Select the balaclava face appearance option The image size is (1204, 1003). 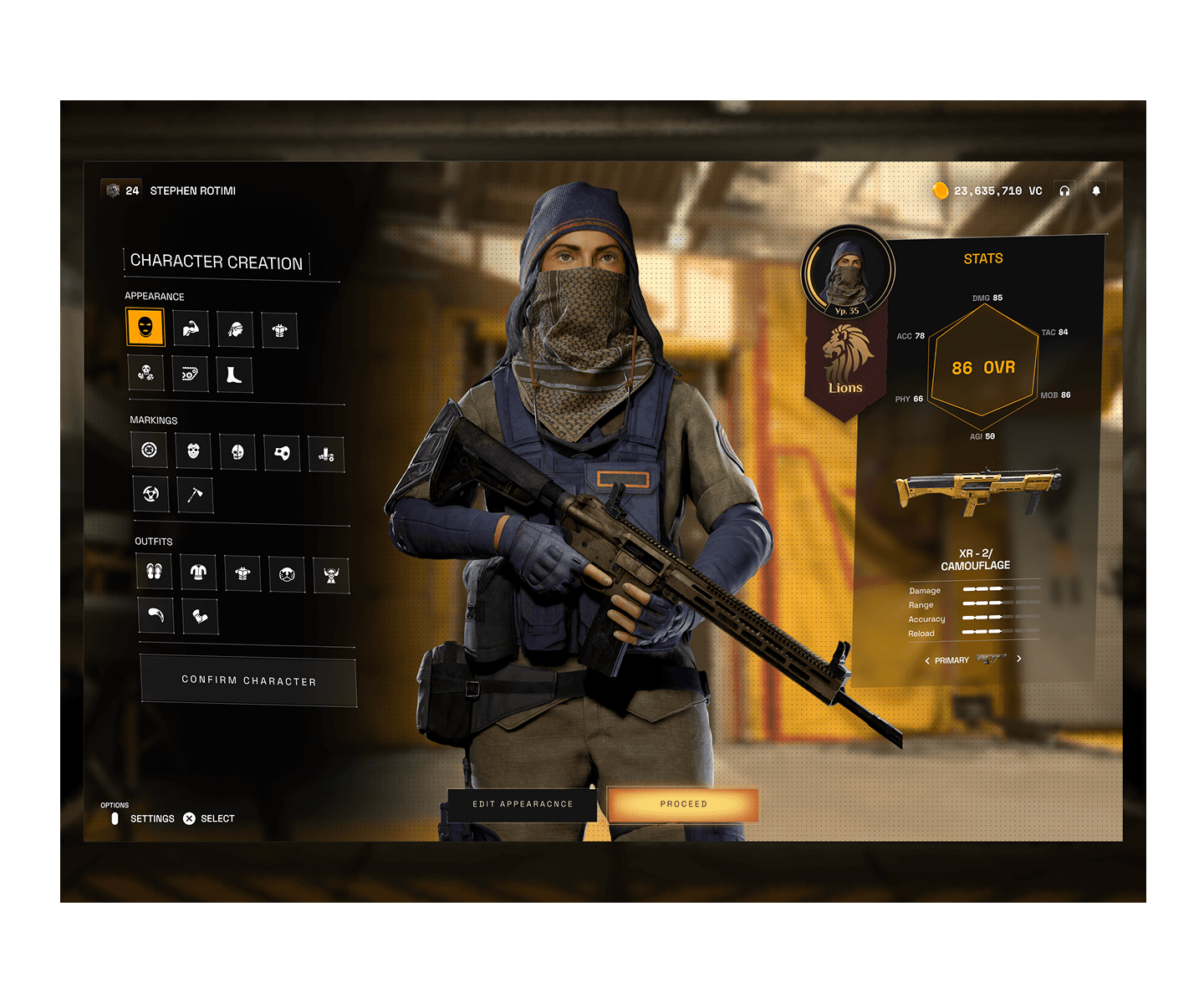click(145, 326)
